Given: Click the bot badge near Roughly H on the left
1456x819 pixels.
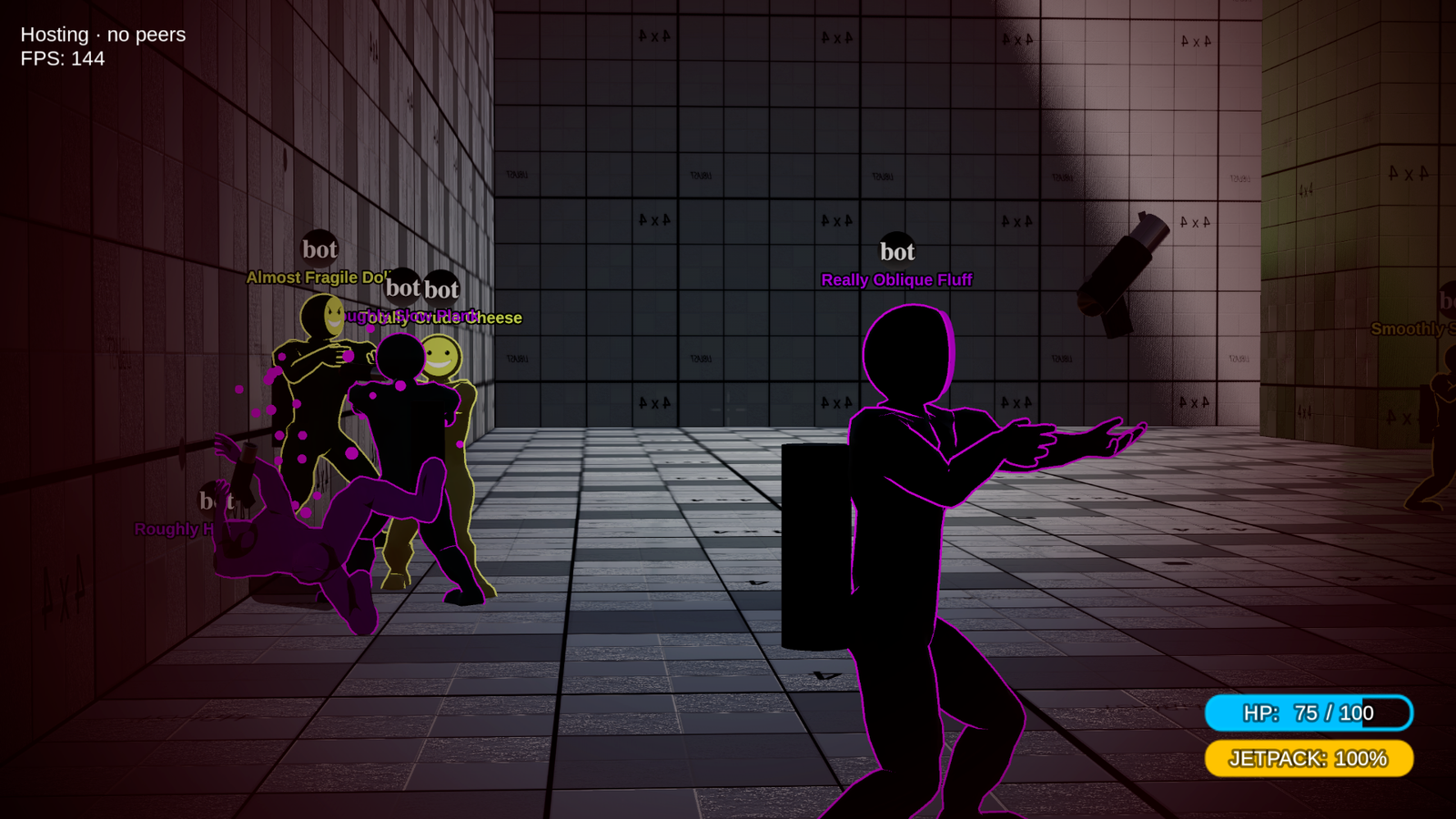Looking at the screenshot, I should pos(212,500).
